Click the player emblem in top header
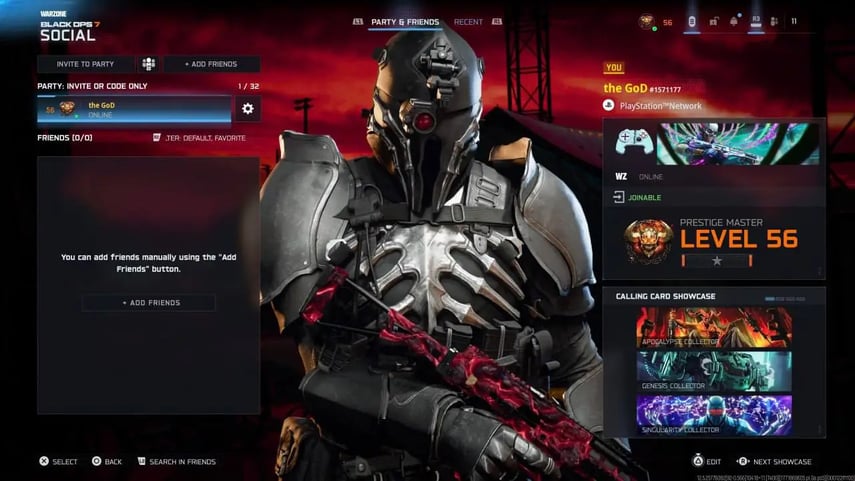 click(x=647, y=21)
